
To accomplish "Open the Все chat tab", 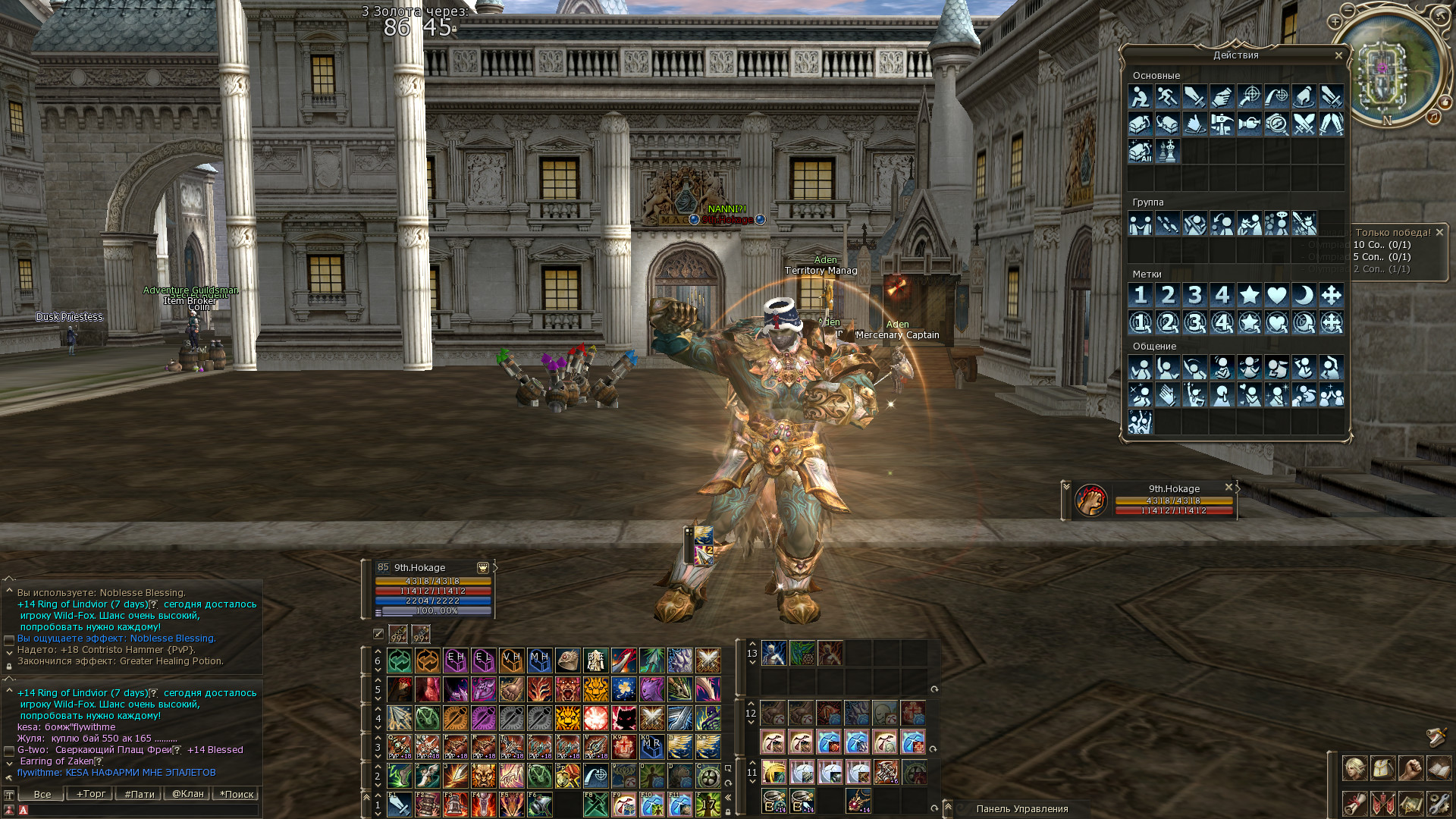I will [42, 794].
